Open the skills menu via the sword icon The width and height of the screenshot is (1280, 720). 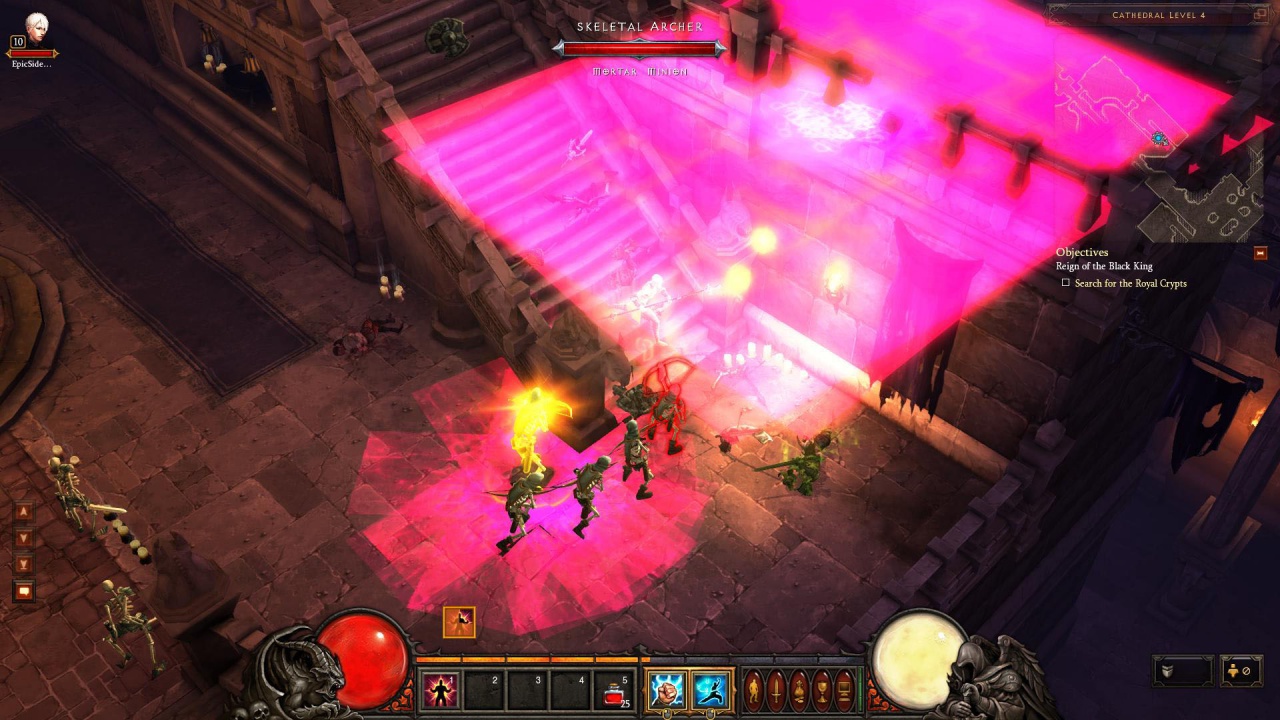tap(777, 690)
